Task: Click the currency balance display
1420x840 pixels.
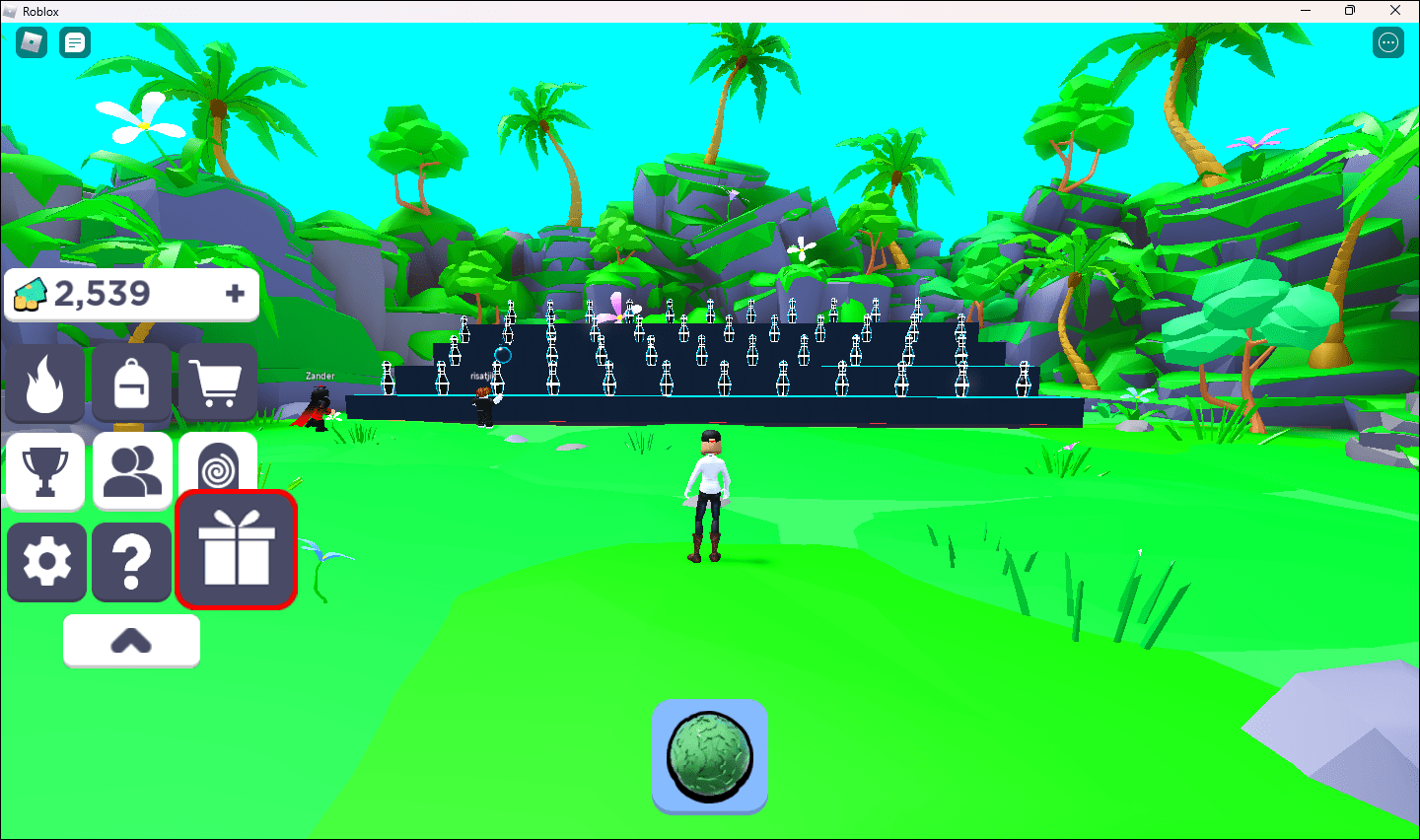Action: [108, 293]
